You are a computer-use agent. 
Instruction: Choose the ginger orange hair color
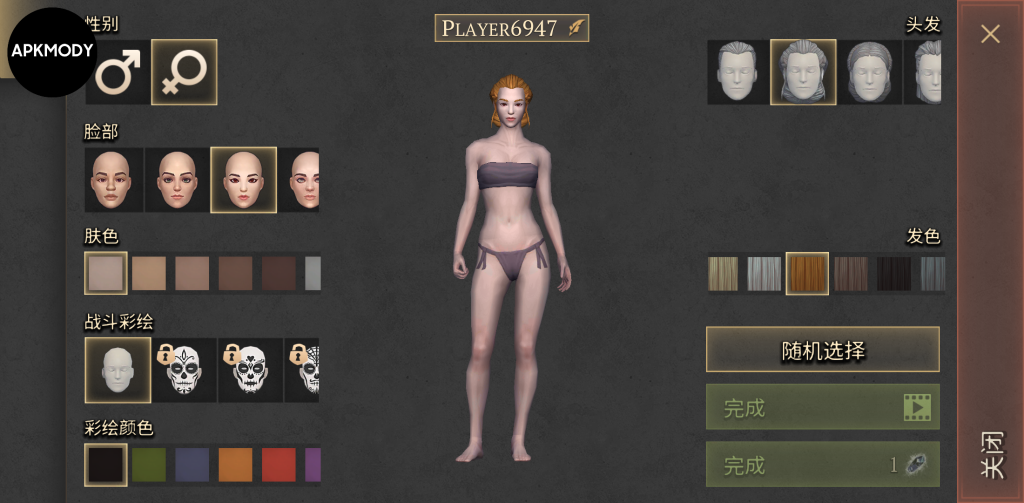point(807,274)
